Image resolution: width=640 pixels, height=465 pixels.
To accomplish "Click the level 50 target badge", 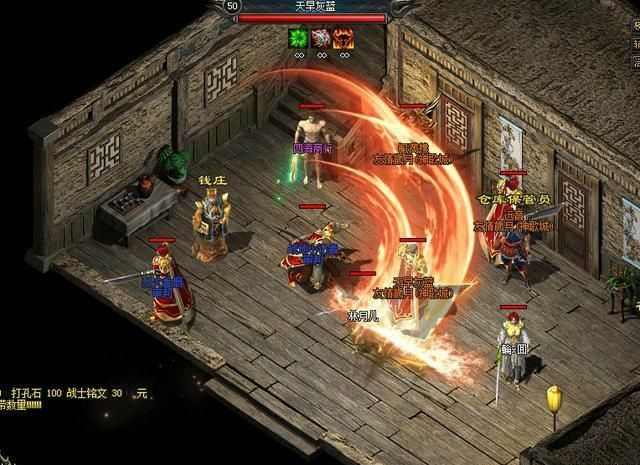I will (233, 6).
